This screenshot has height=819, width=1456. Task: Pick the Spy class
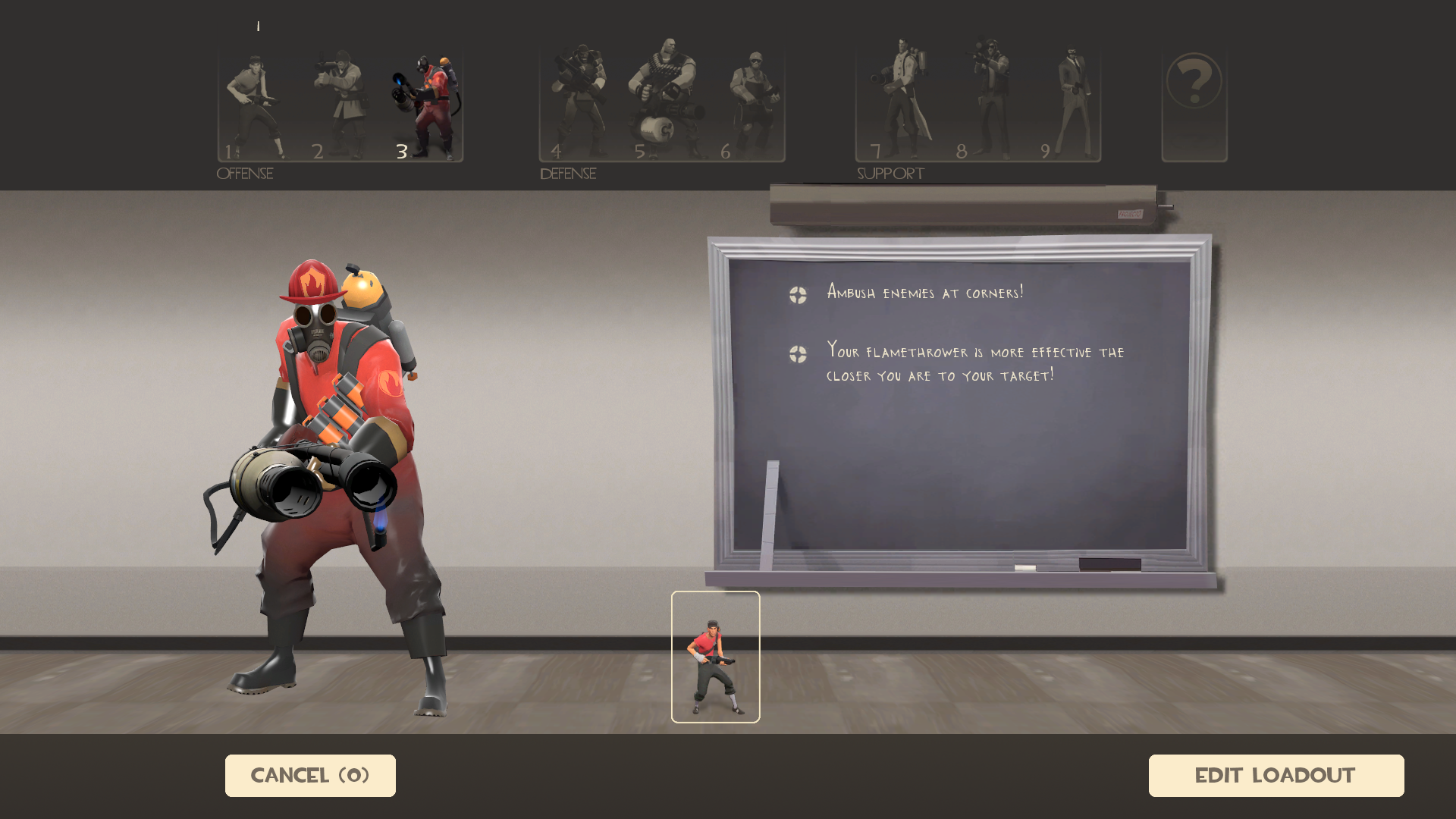pos(1072,105)
